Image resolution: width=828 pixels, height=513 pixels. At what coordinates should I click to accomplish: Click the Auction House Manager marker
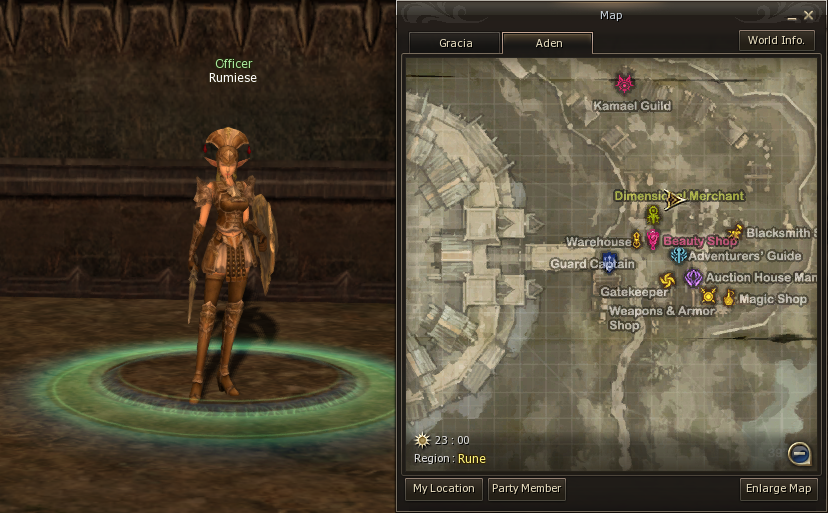click(x=693, y=277)
